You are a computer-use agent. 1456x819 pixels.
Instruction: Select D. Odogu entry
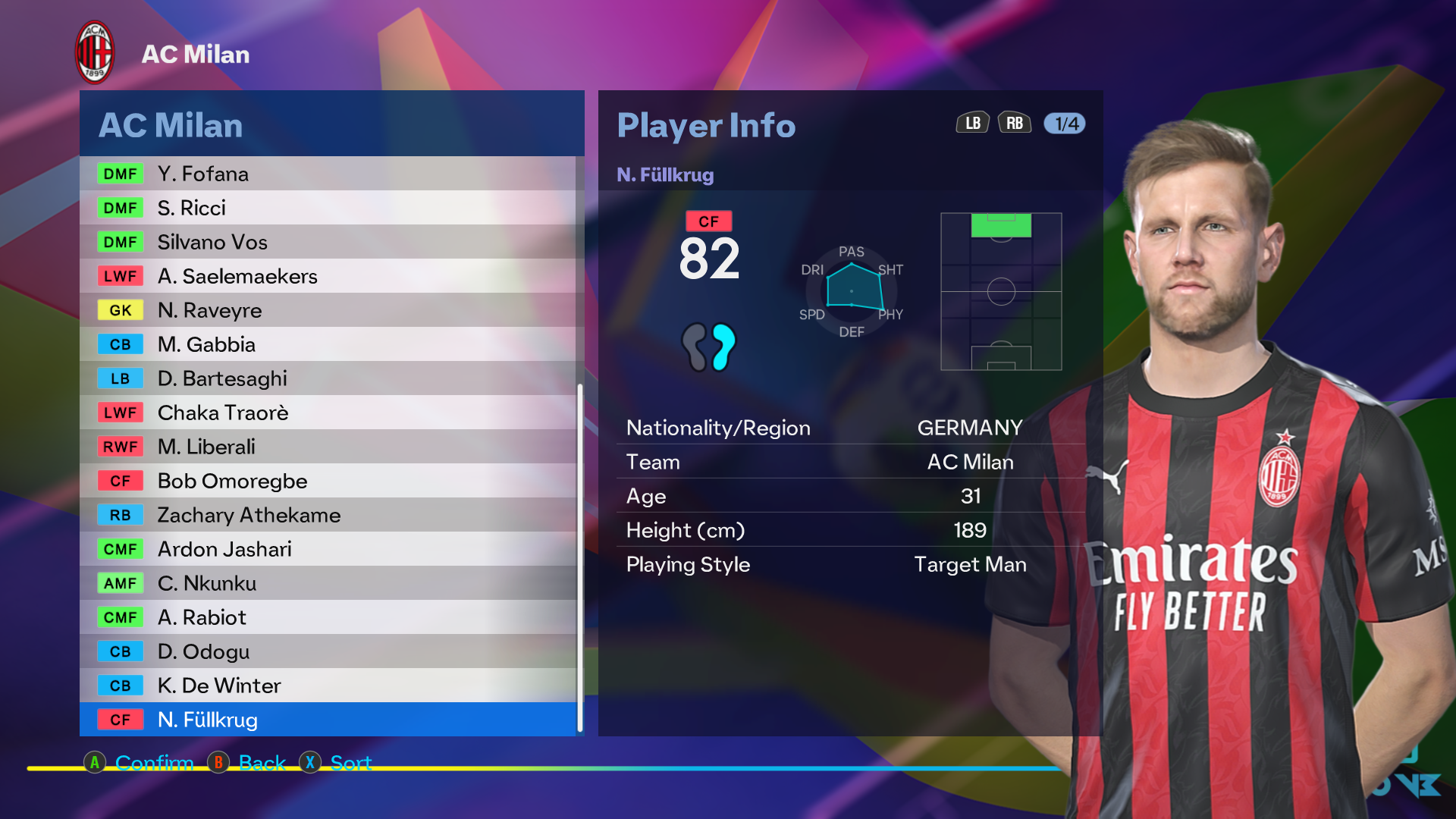(328, 651)
